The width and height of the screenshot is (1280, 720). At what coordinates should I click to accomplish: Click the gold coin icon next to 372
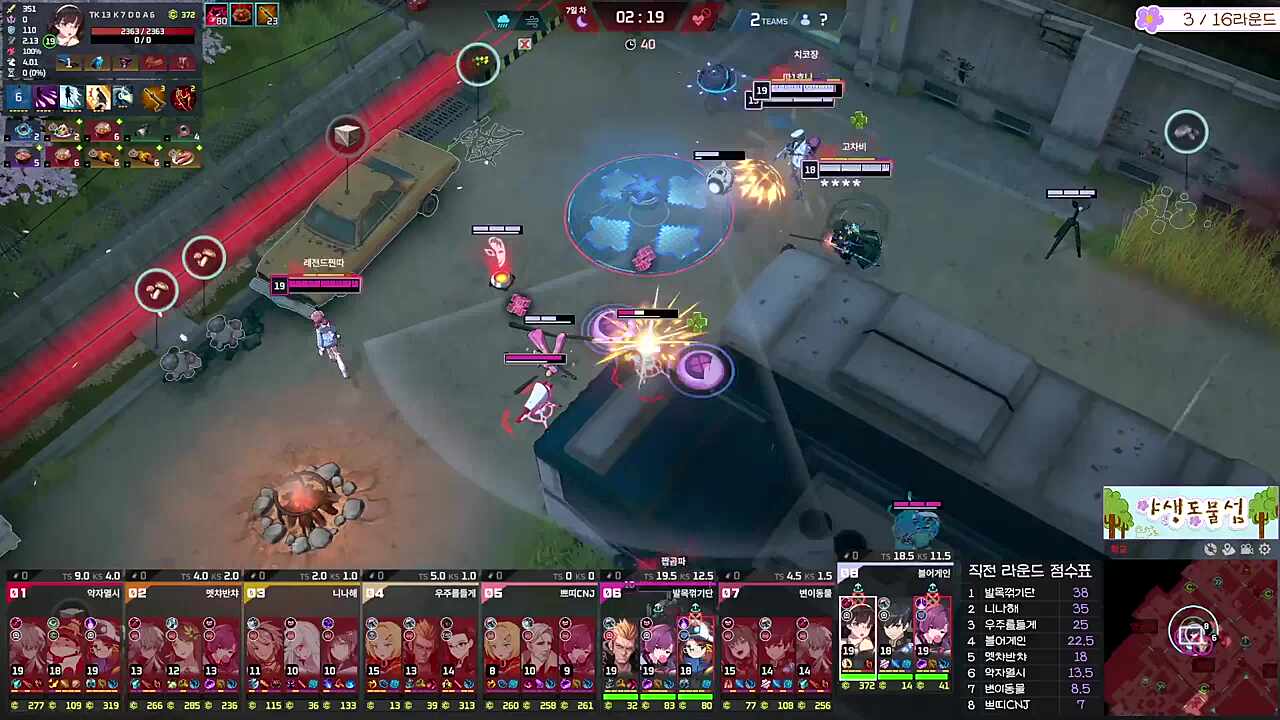coord(174,14)
